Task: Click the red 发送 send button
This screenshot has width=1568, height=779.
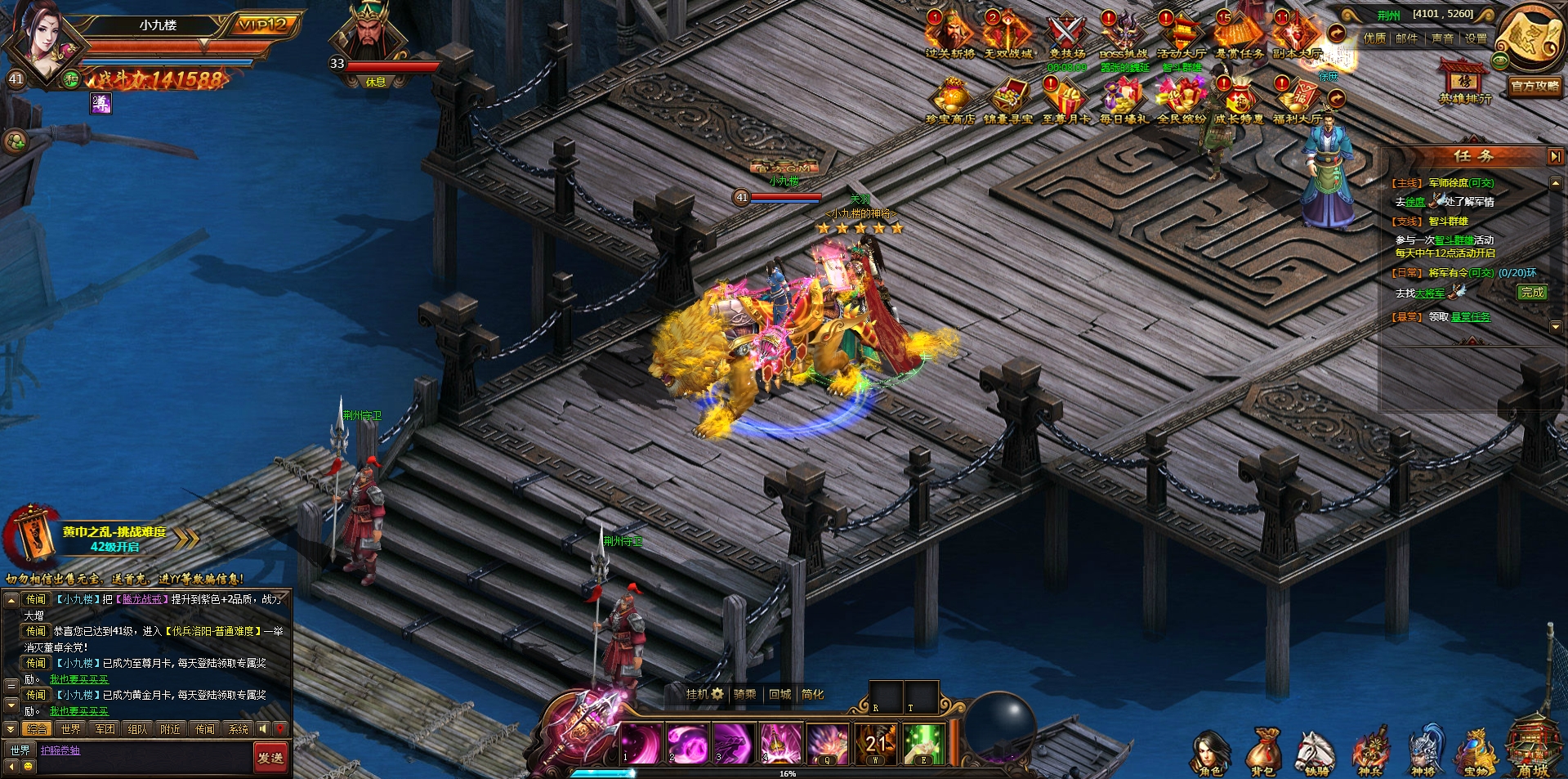Action: pos(270,758)
